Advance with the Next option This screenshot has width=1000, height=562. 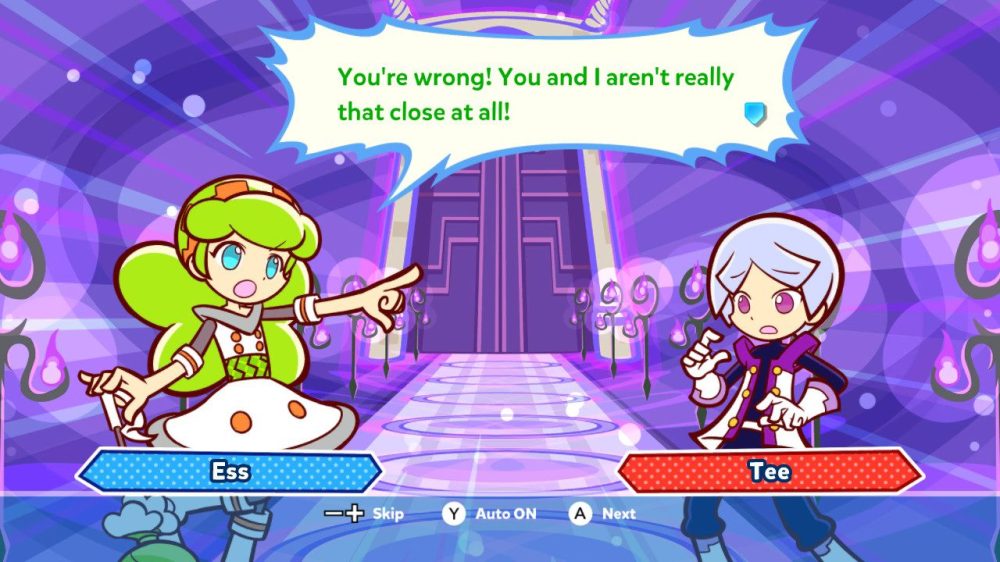point(603,514)
